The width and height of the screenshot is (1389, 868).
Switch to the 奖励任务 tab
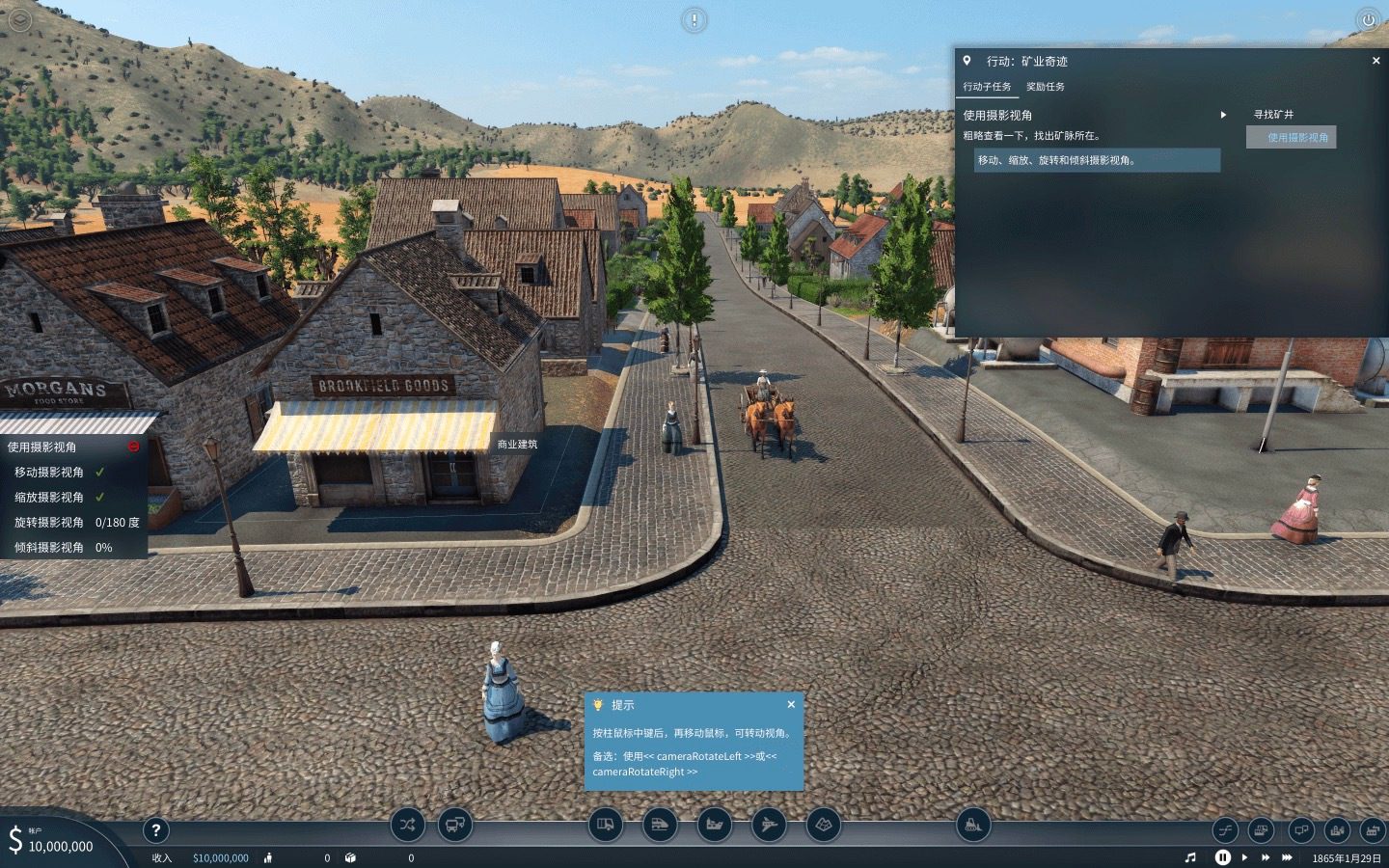[x=1045, y=87]
